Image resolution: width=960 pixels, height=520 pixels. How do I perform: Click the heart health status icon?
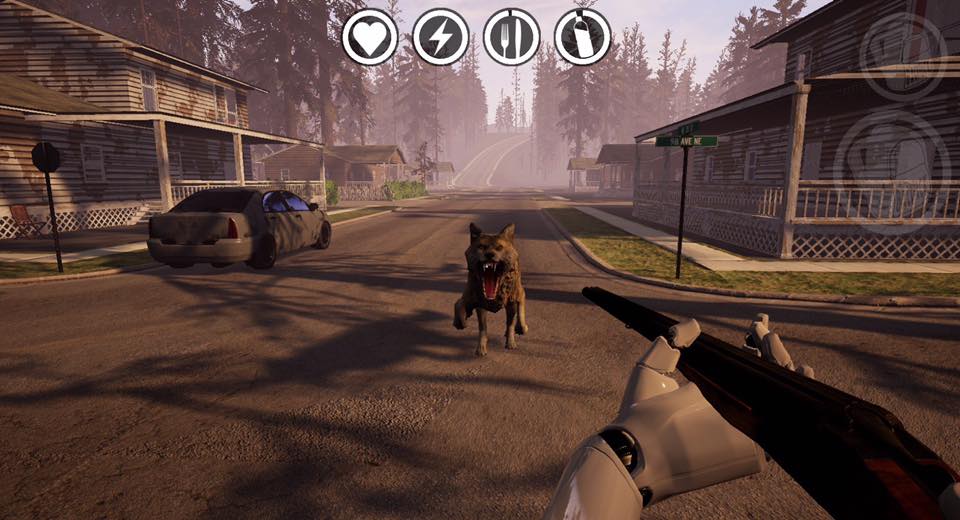370,37
